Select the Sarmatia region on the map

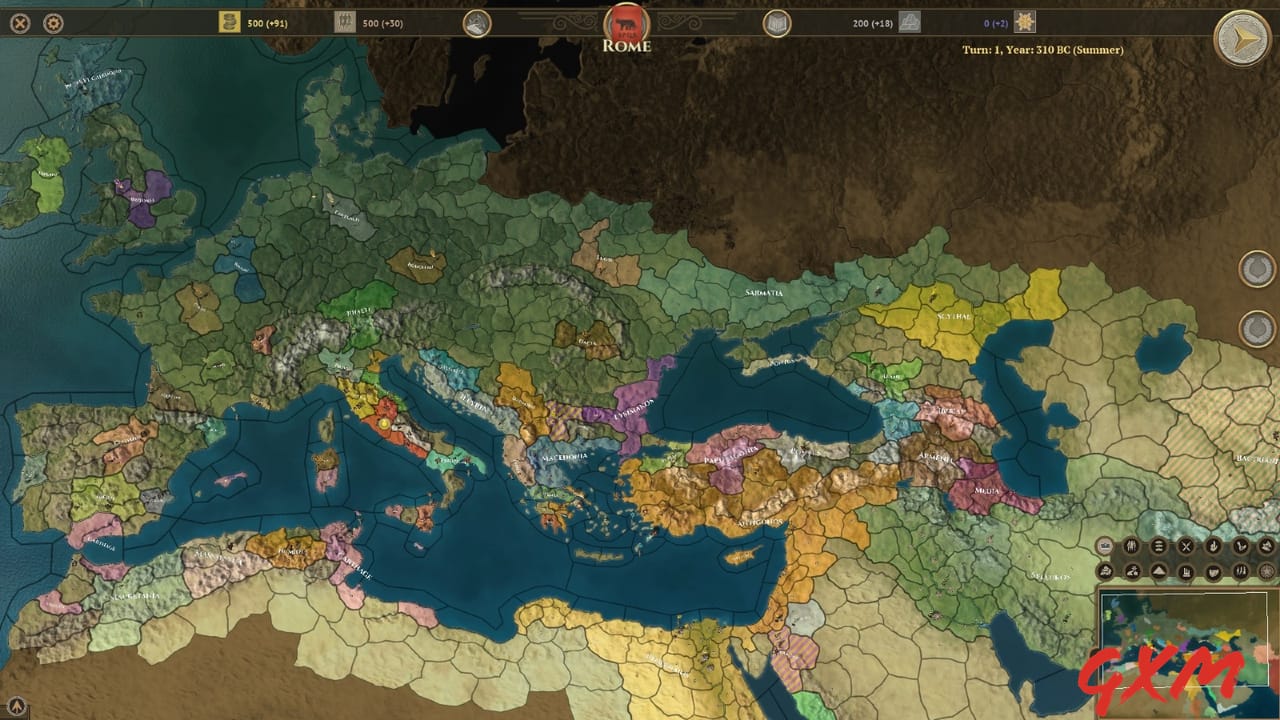tap(762, 291)
